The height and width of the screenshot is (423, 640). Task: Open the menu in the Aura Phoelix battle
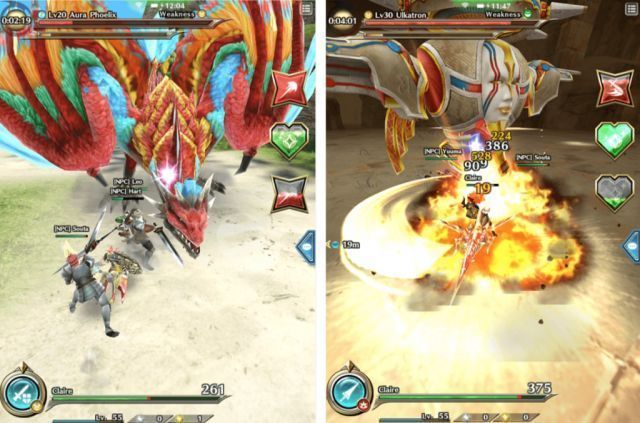306,9
